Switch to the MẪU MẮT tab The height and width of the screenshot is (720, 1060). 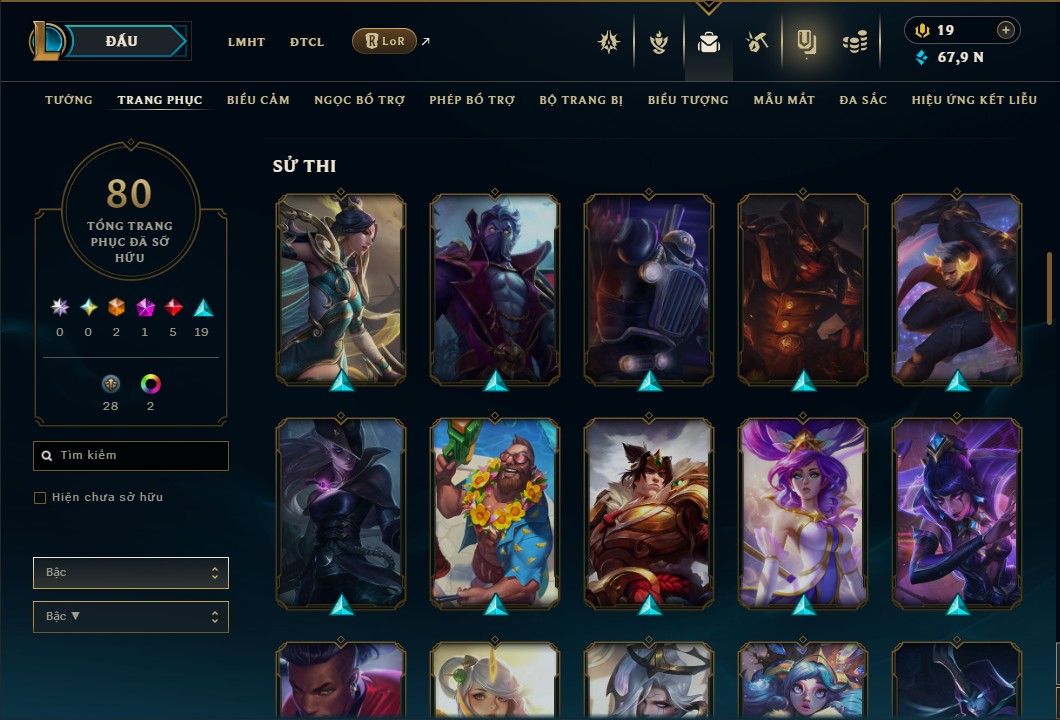[784, 100]
